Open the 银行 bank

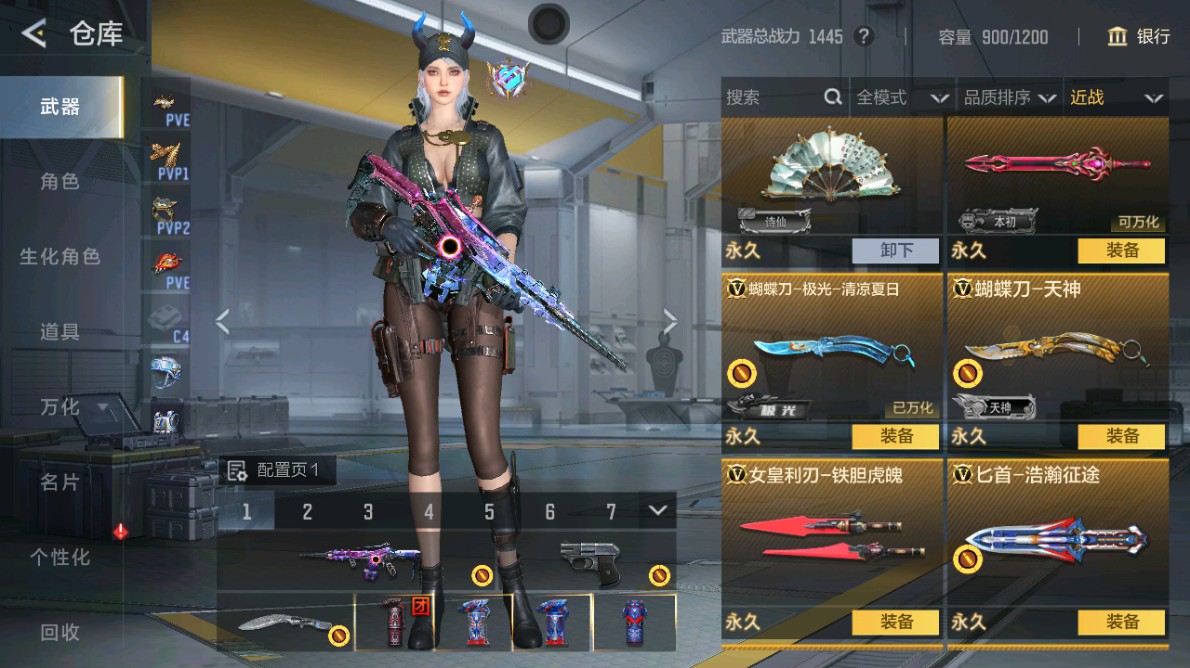tap(1139, 37)
